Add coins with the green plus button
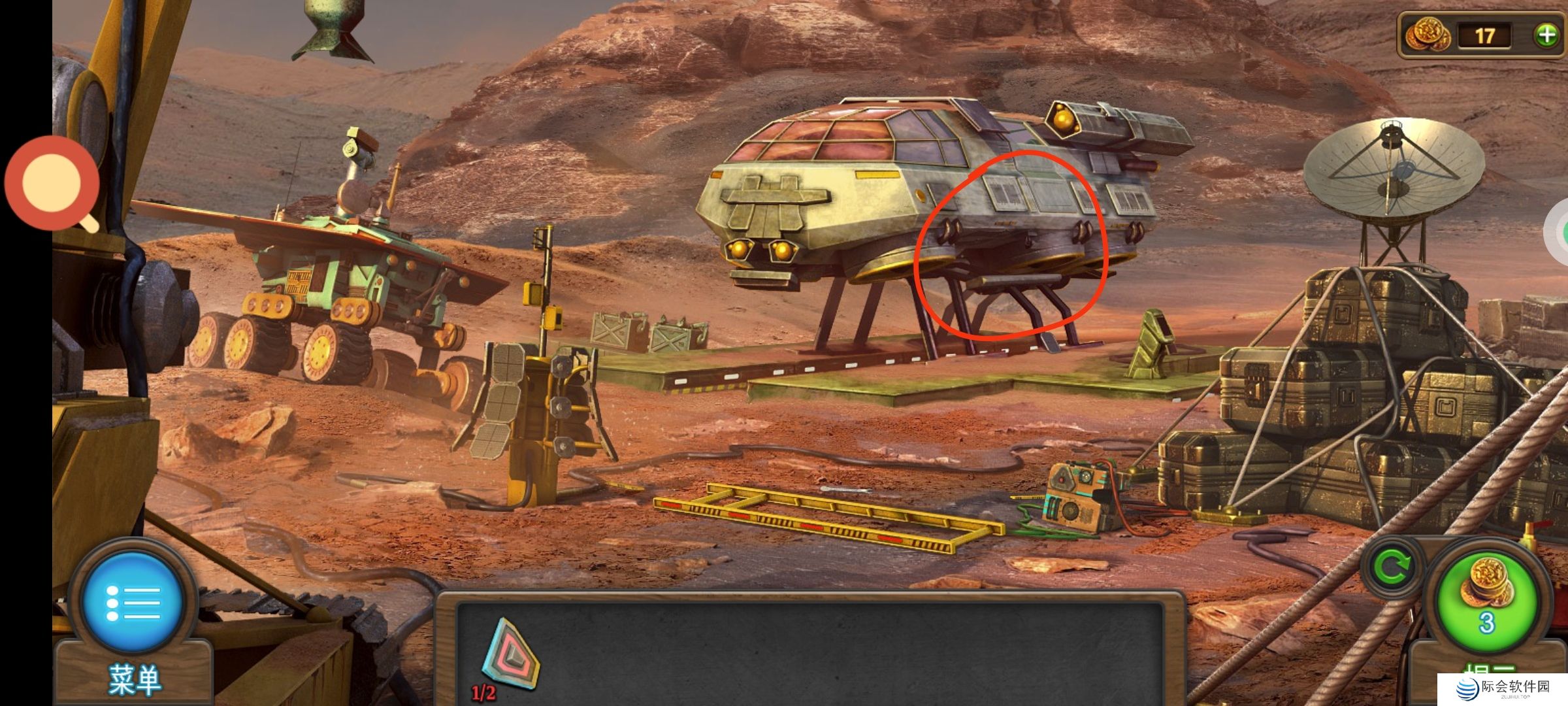Viewport: 1568px width, 706px height. (1546, 35)
